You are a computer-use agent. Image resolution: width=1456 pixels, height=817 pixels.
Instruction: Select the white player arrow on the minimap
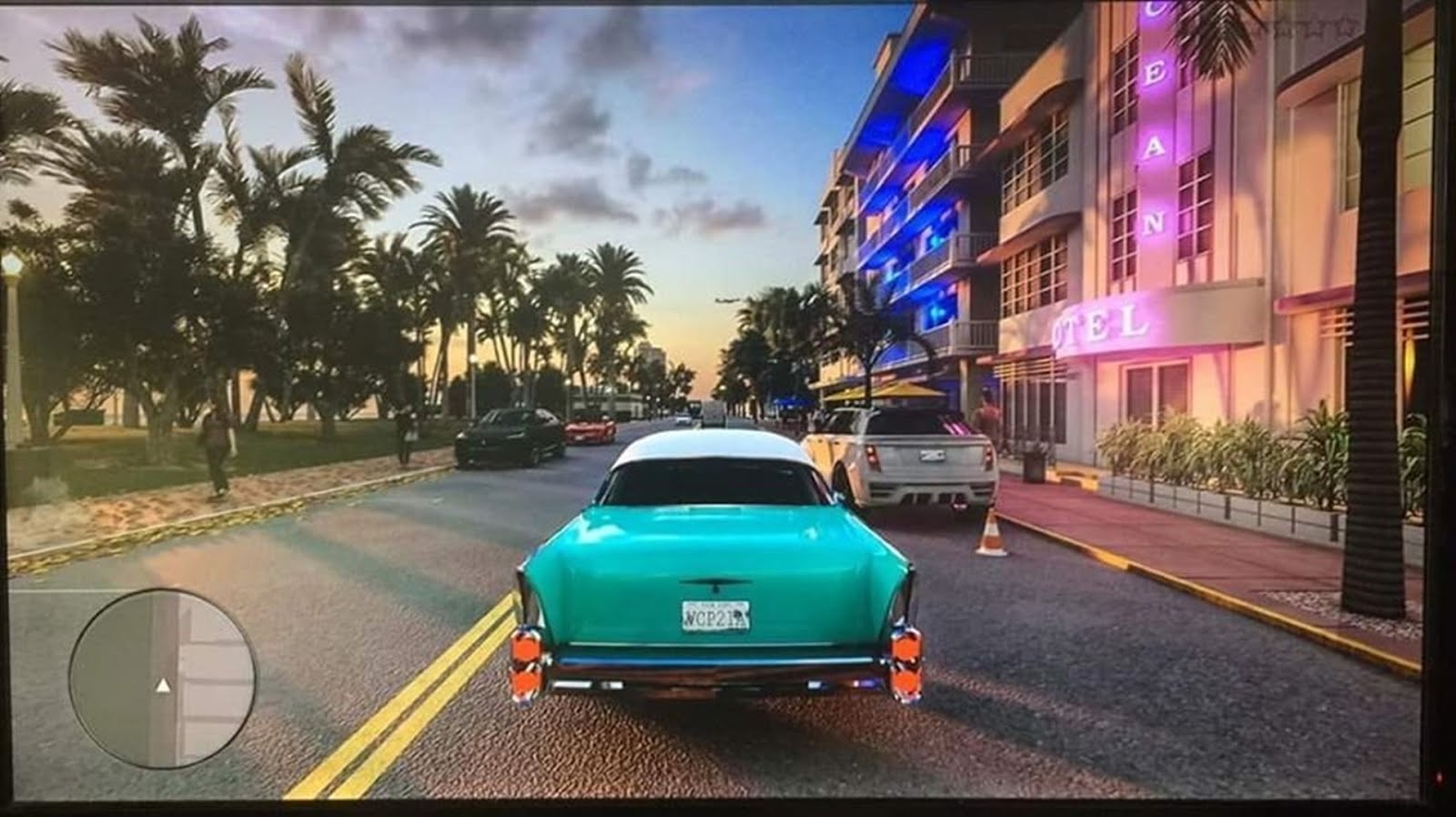(x=163, y=685)
